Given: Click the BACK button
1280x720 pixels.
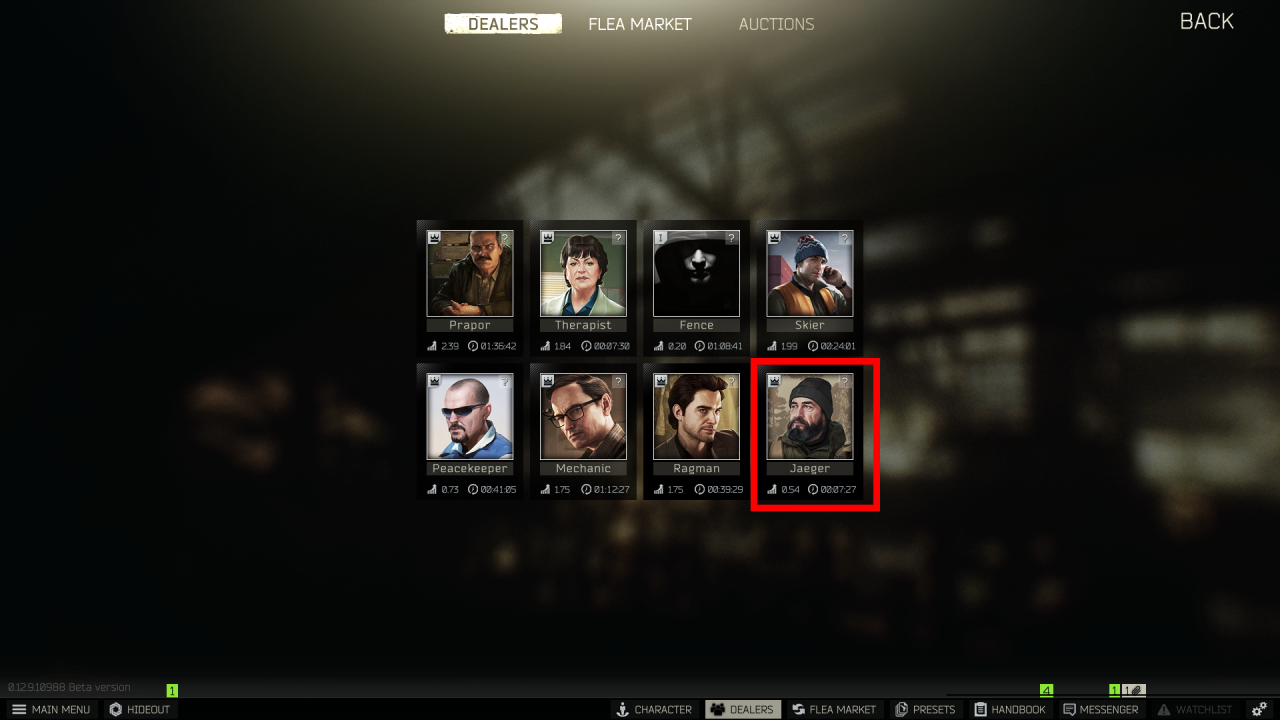Looking at the screenshot, I should 1205,21.
